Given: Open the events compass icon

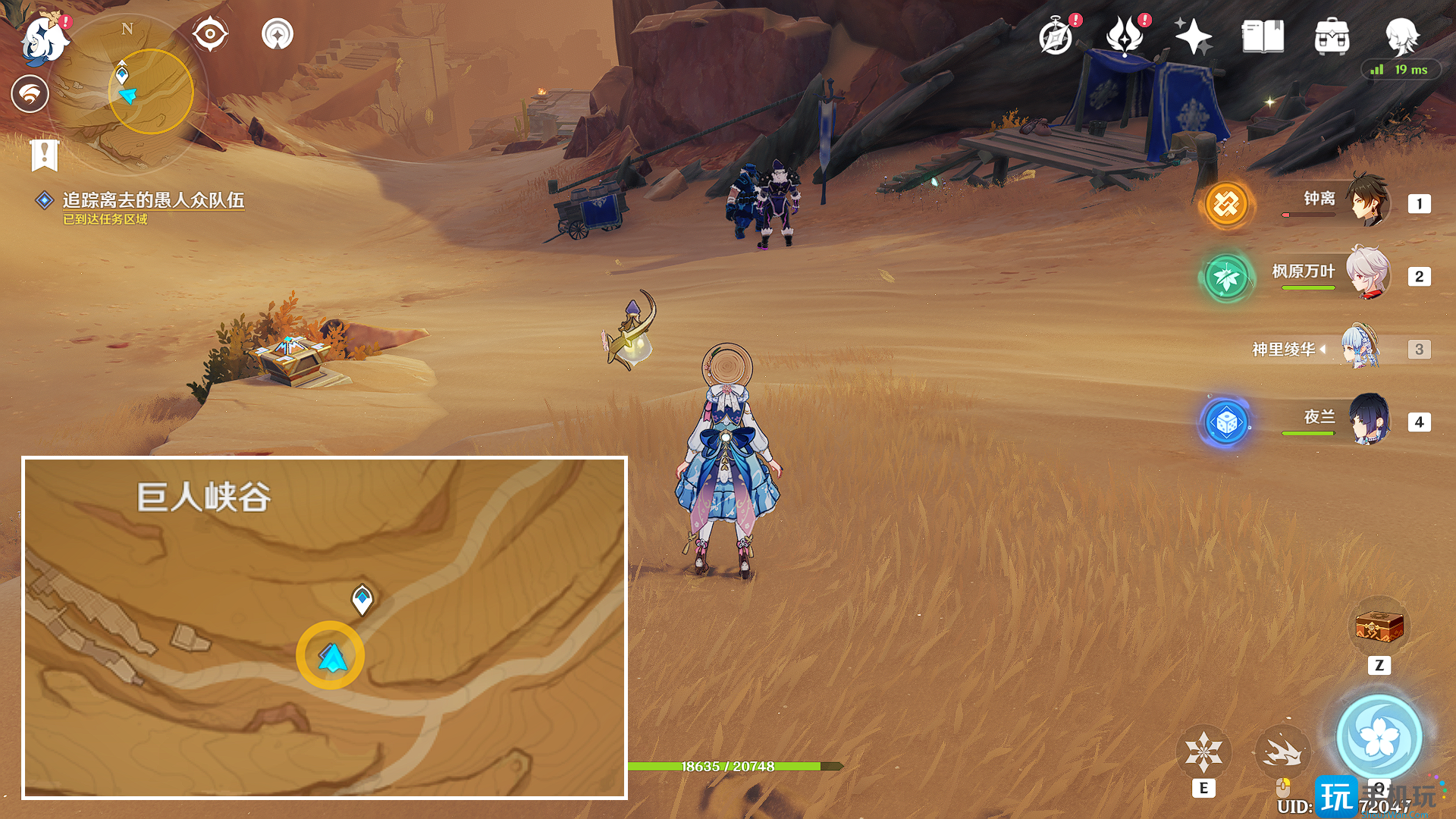Looking at the screenshot, I should 1056,36.
